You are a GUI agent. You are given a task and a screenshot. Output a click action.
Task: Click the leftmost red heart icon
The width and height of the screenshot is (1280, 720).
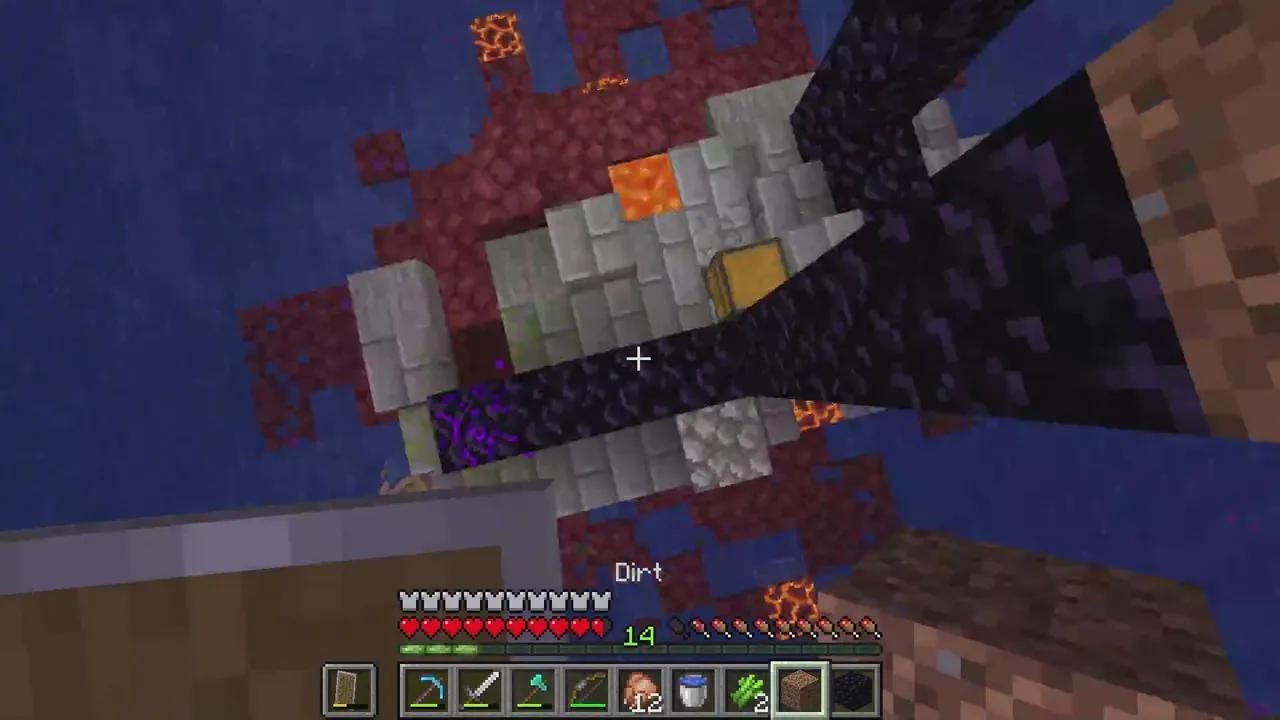point(408,627)
